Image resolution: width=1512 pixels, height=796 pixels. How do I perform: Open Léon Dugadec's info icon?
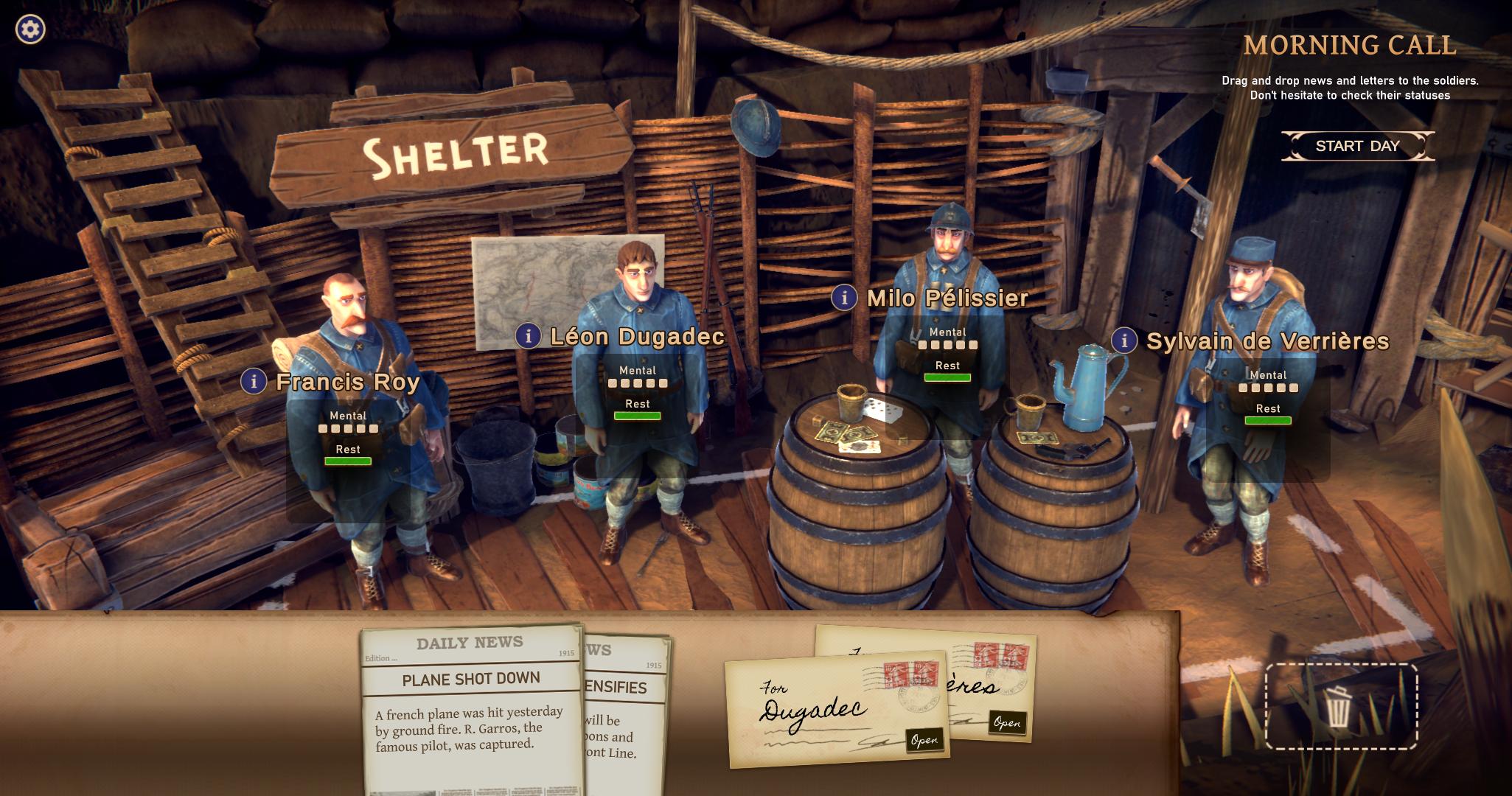point(528,336)
